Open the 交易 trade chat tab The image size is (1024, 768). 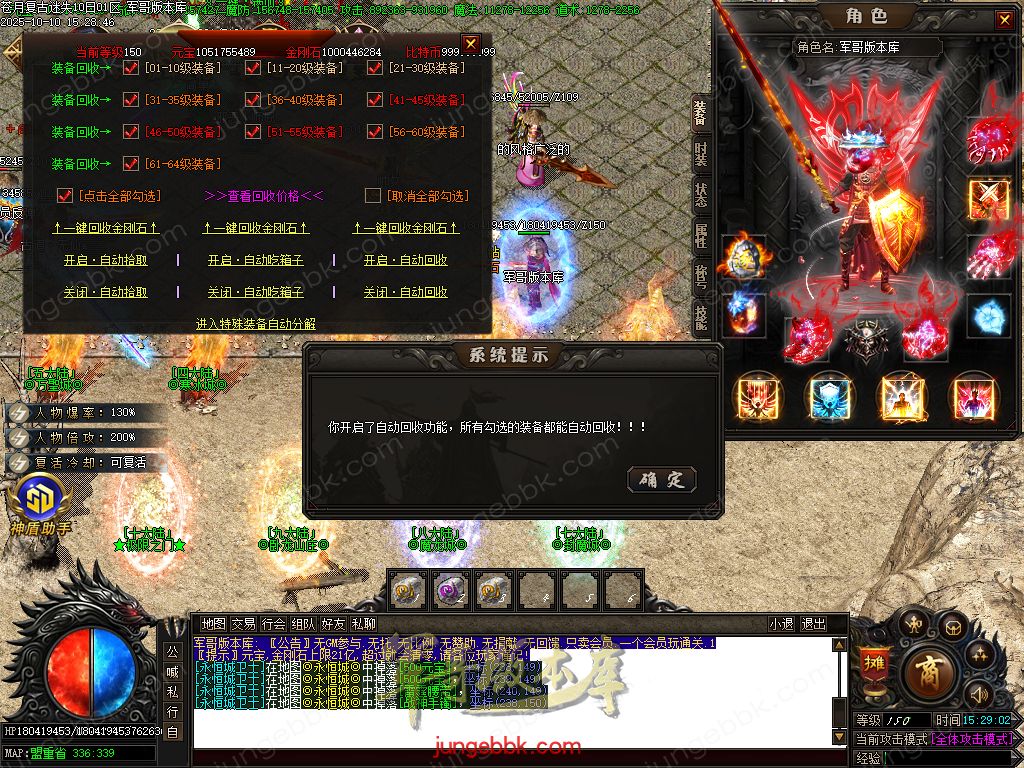[x=243, y=624]
